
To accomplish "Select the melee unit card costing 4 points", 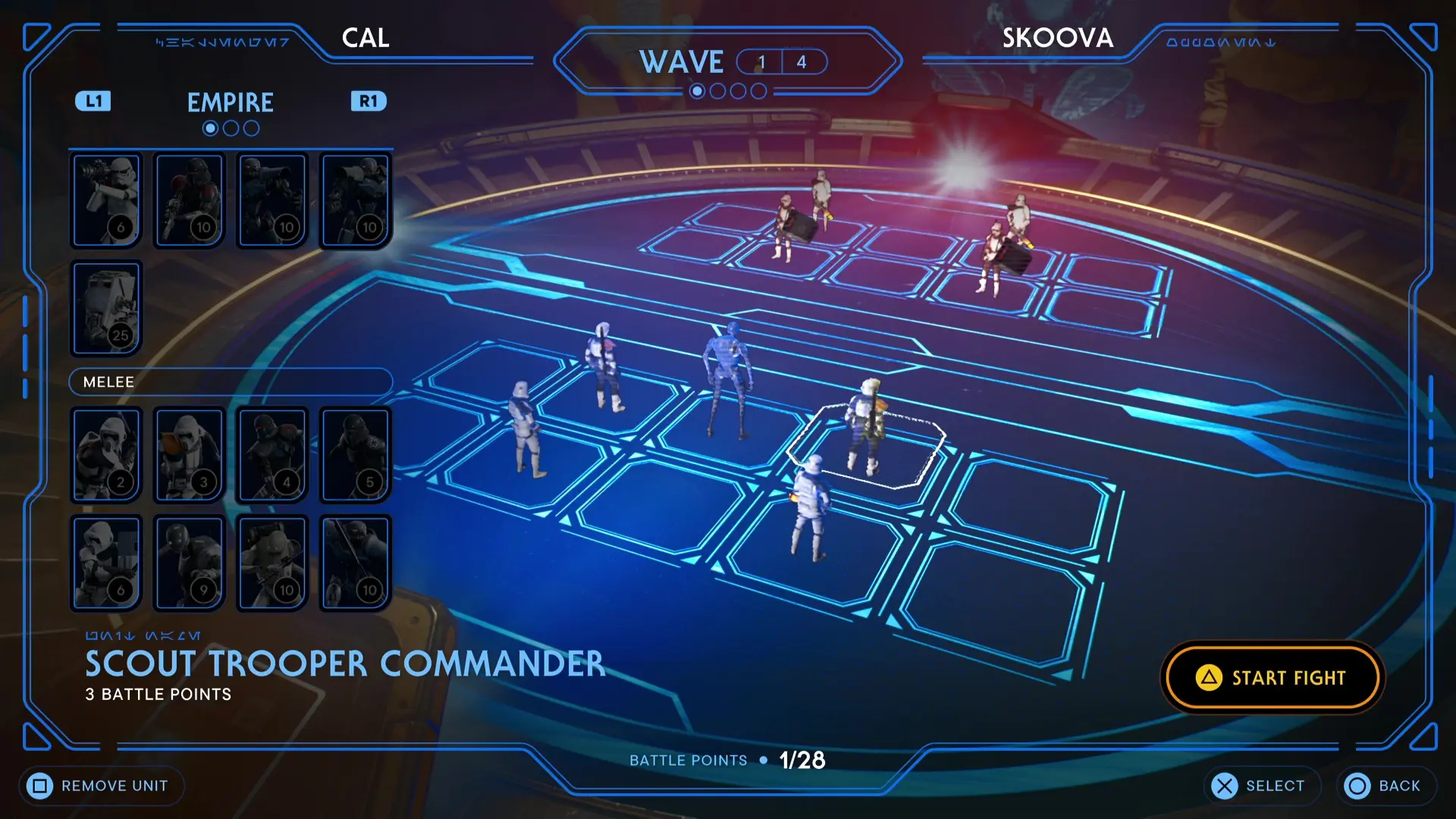I will (x=271, y=453).
